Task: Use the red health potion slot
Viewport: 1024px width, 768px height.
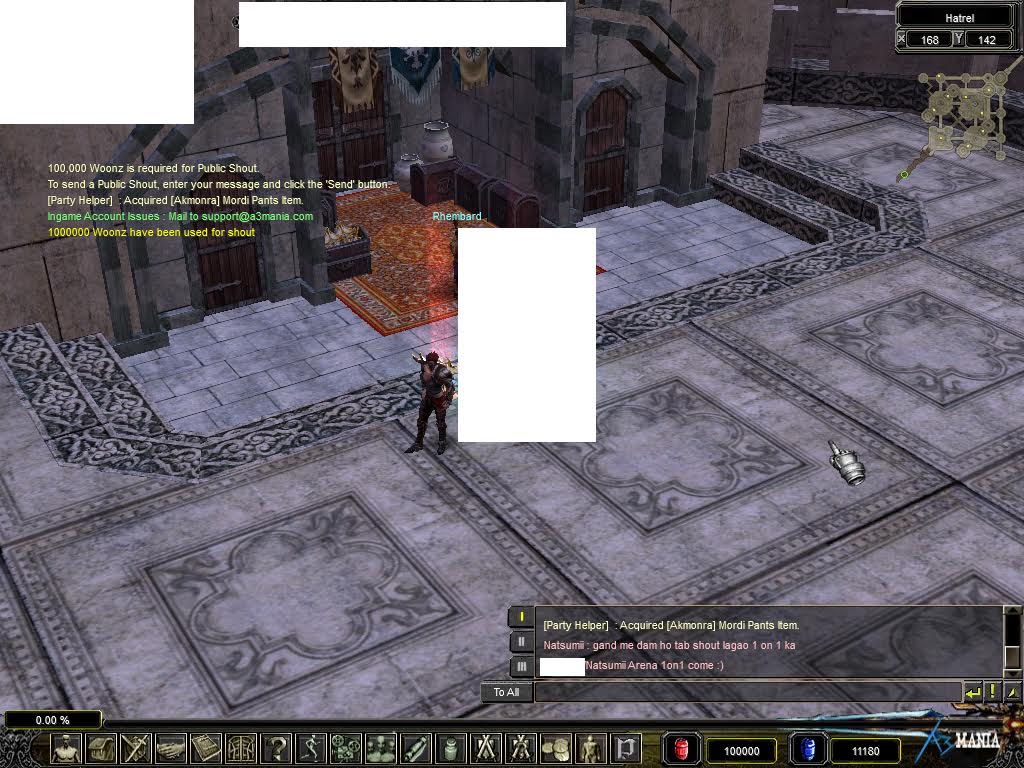Action: point(683,749)
